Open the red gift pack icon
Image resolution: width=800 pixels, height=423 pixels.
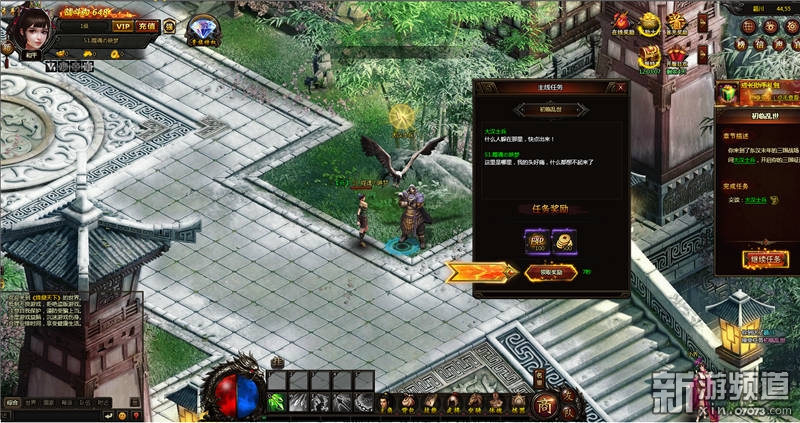pyautogui.click(x=677, y=55)
